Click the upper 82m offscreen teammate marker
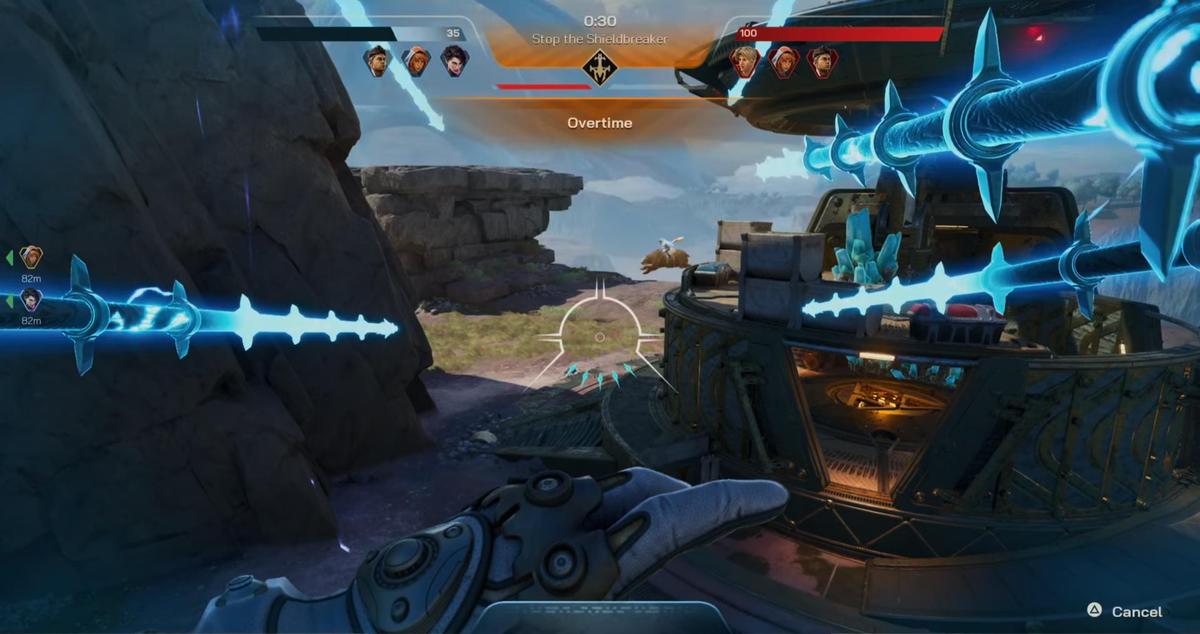 coord(31,257)
